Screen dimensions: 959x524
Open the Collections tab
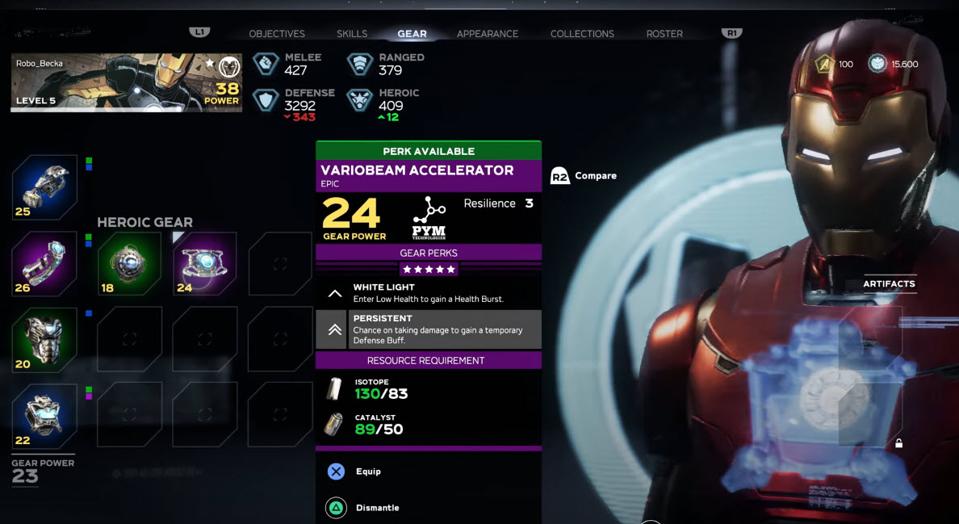click(x=582, y=34)
